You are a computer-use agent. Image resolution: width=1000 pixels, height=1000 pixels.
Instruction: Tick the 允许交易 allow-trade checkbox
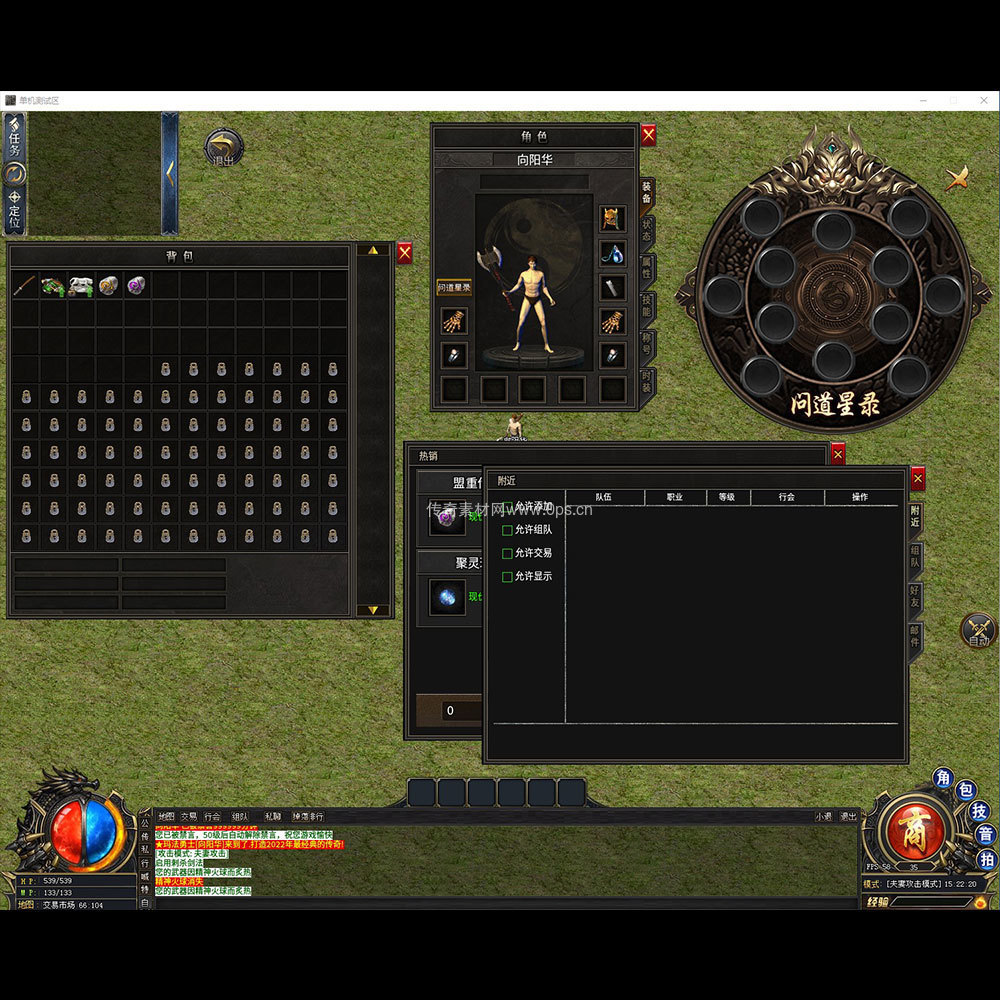[x=507, y=553]
